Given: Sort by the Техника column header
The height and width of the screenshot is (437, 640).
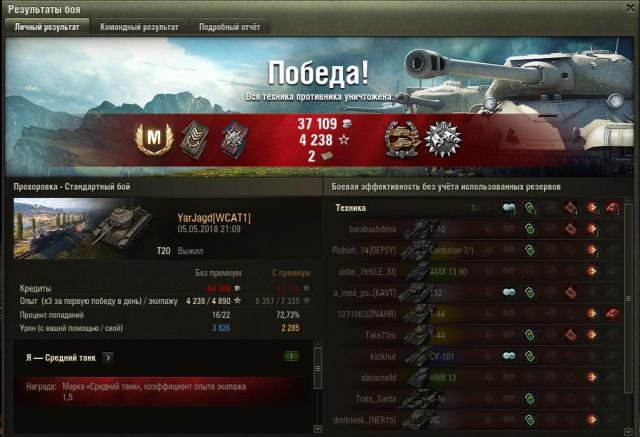Looking at the screenshot, I should point(350,207).
